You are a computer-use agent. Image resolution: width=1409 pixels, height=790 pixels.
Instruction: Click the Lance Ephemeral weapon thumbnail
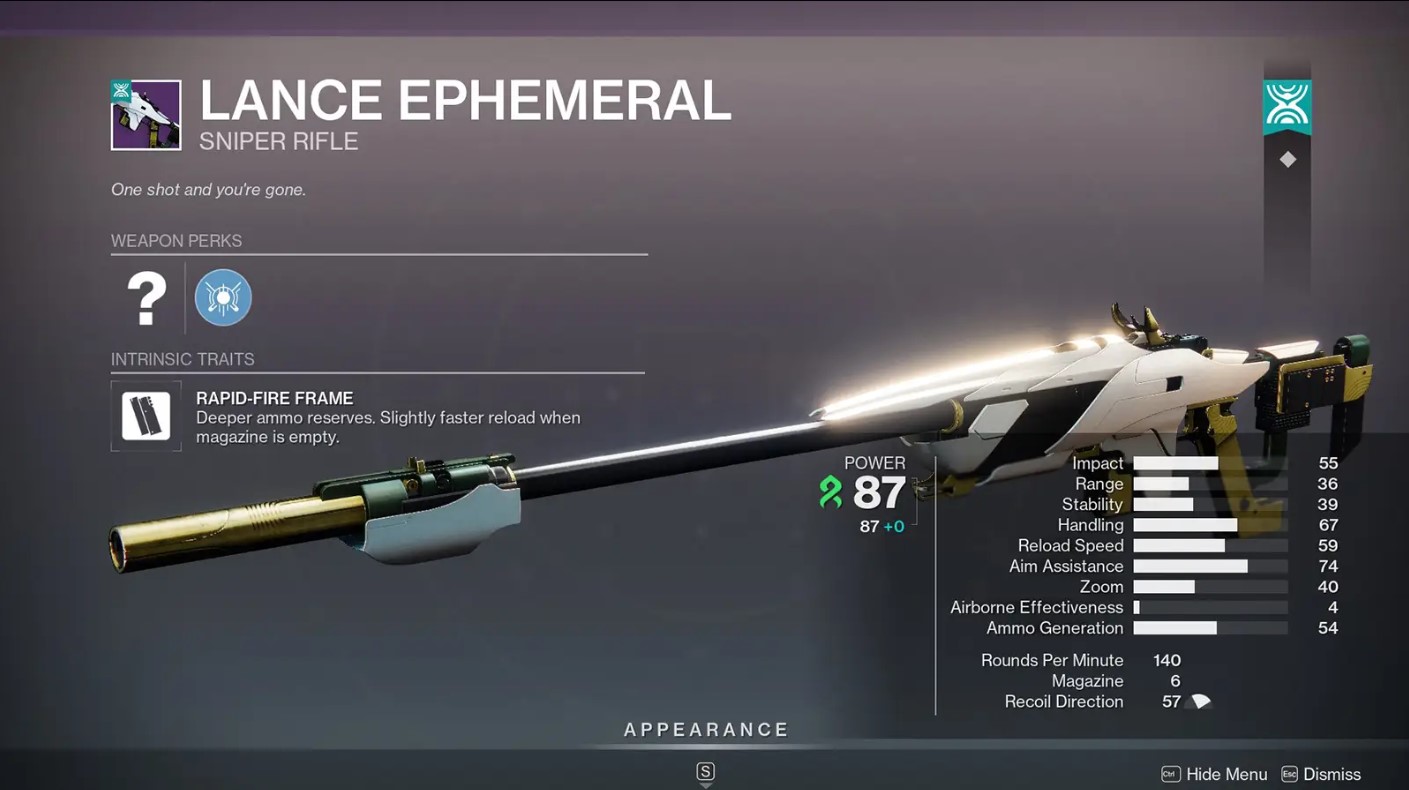(146, 115)
